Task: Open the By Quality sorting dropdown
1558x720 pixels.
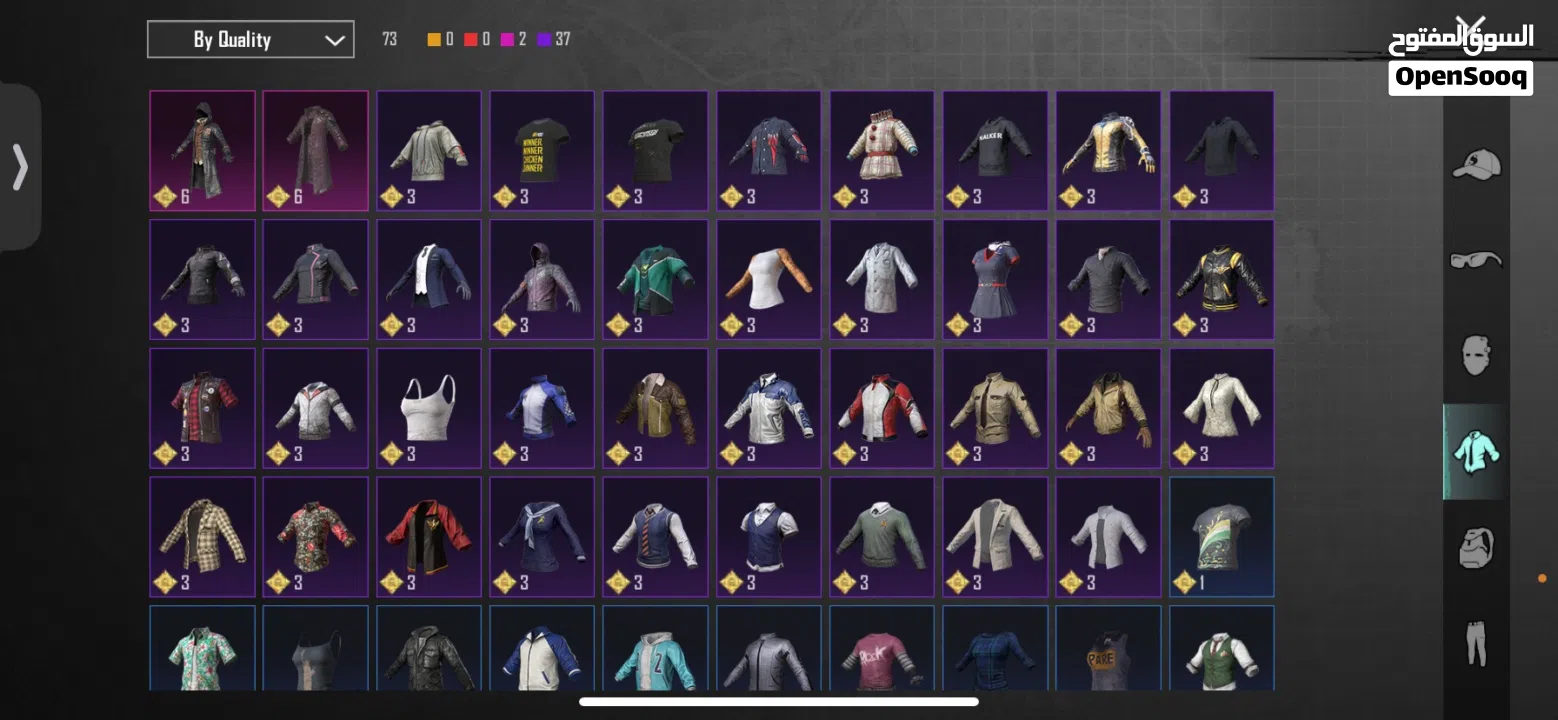Action: (x=250, y=39)
